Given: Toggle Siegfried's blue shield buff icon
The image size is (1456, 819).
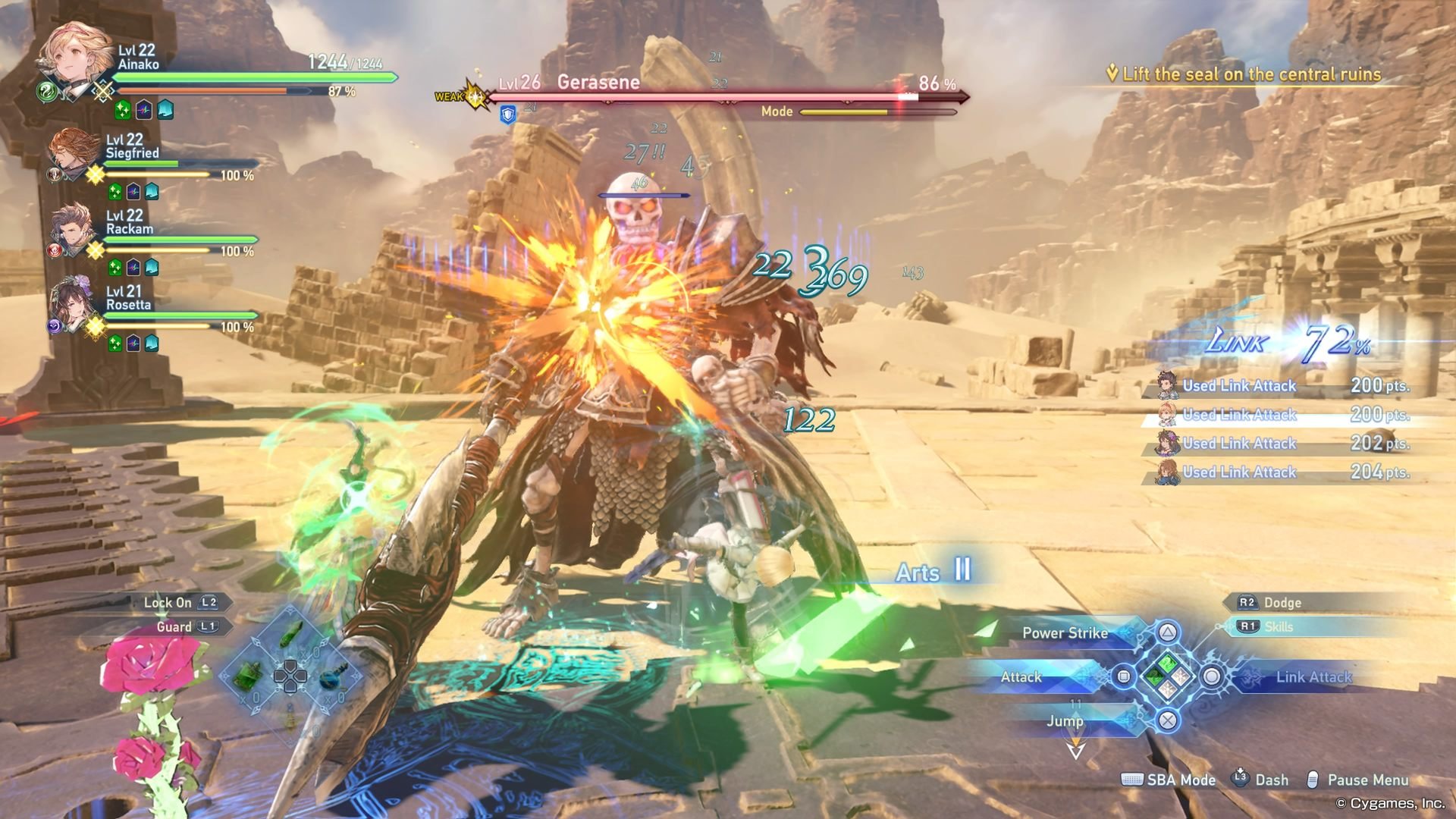Looking at the screenshot, I should click(x=151, y=191).
